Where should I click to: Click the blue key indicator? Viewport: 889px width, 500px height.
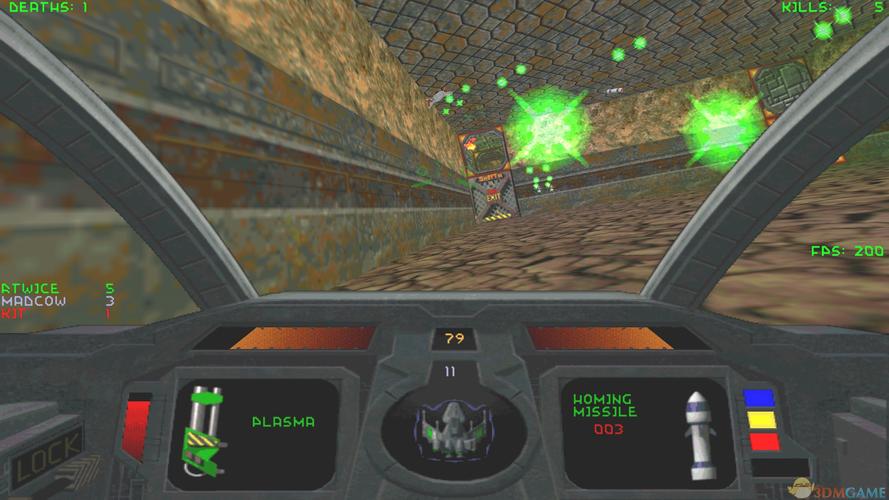coord(763,398)
